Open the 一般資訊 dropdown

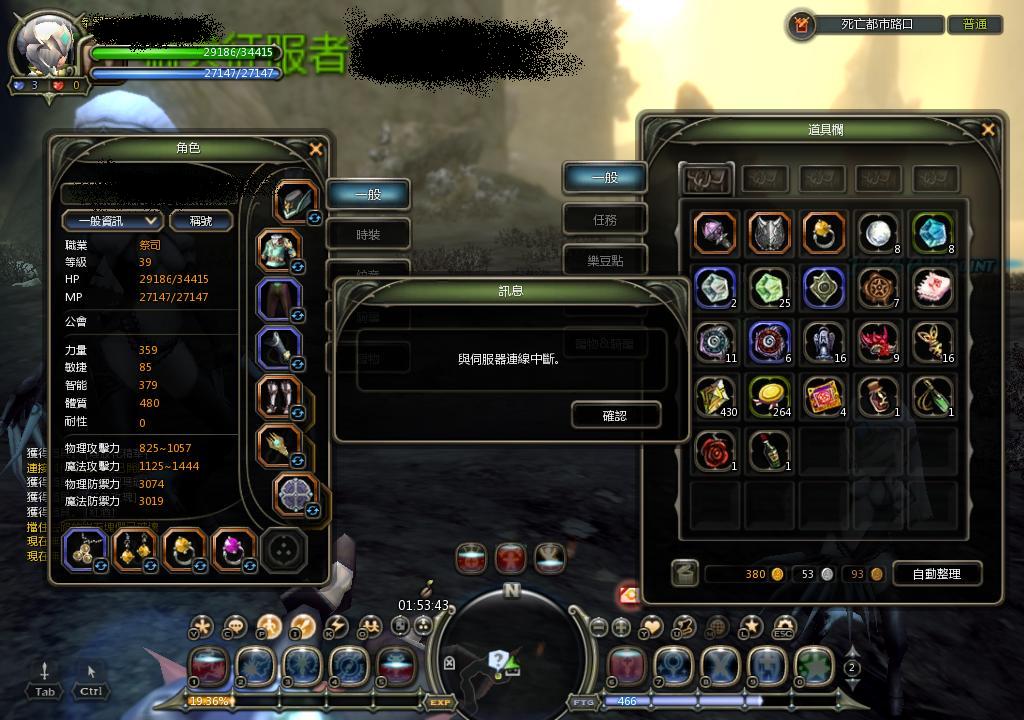point(112,220)
